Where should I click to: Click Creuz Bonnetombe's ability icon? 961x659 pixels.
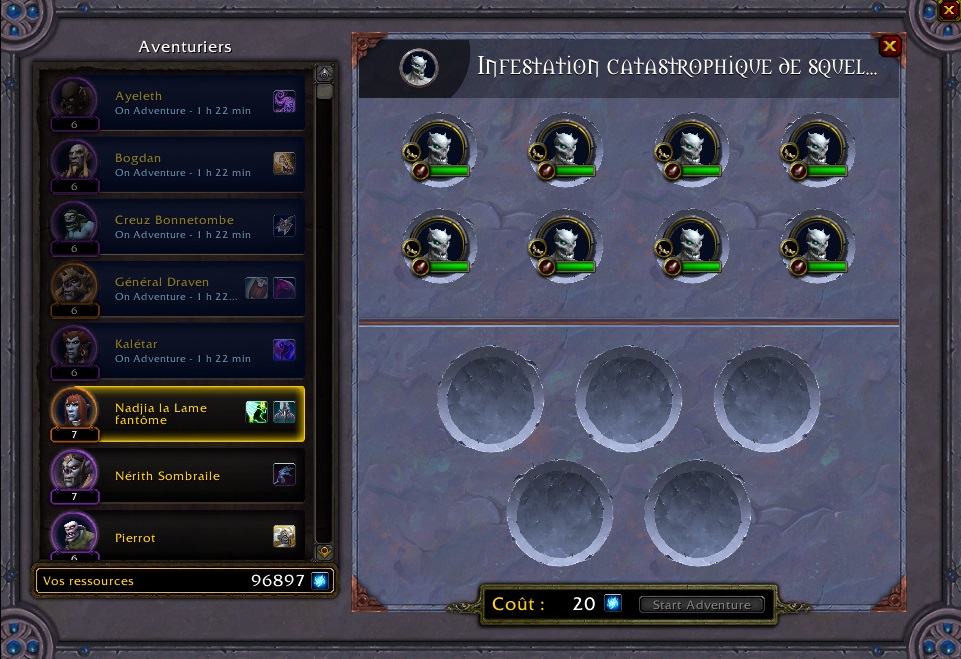(284, 225)
